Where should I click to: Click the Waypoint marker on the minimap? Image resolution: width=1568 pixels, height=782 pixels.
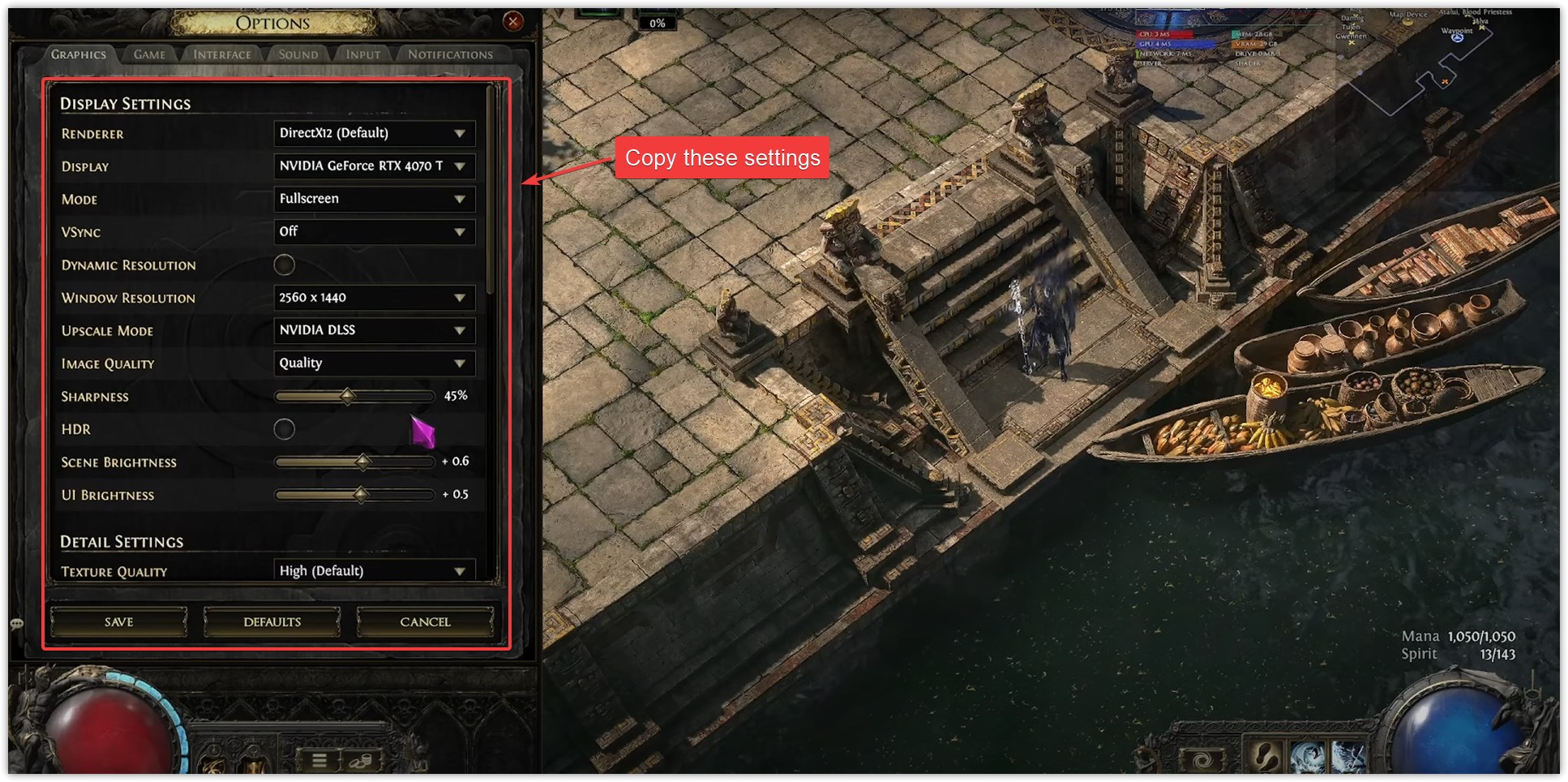tap(1458, 38)
